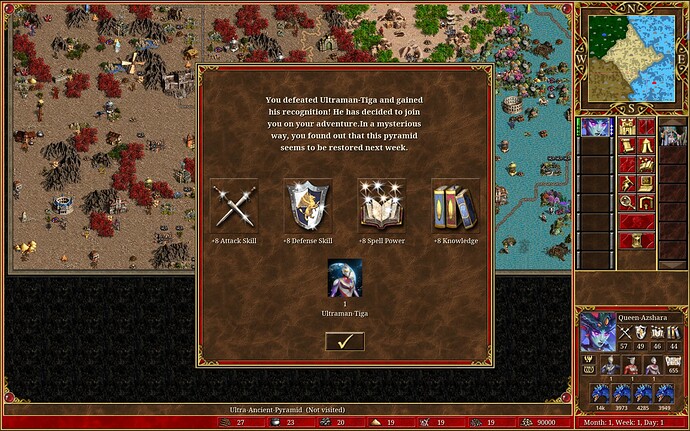Select the +8 Knowledge books icon
Screen dimensions: 690x431
(x=455, y=204)
